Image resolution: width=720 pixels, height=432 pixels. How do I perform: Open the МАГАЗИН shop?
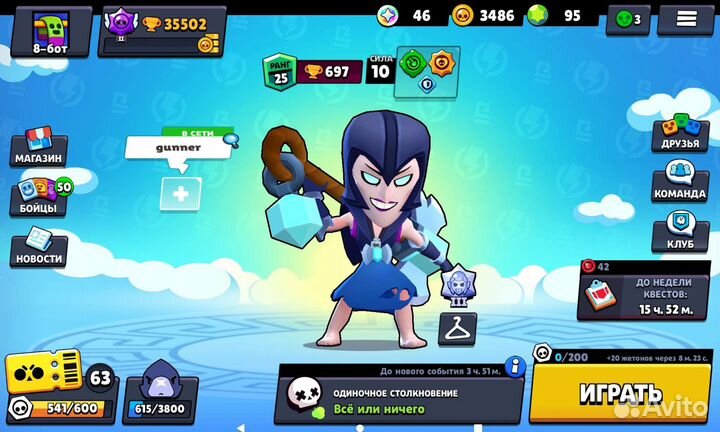coord(38,147)
